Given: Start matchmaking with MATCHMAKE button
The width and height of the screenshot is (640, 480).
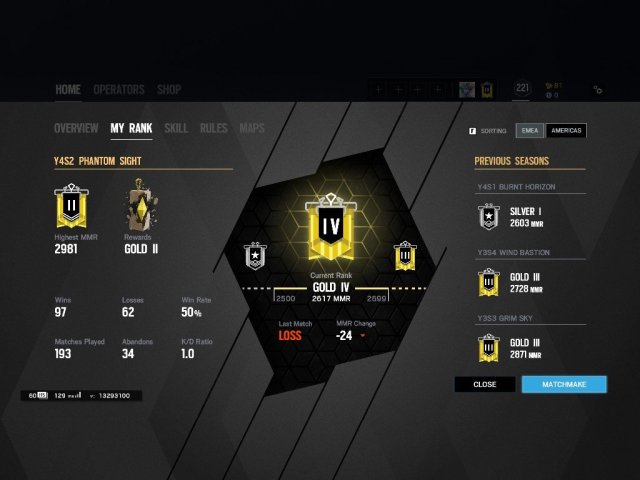Looking at the screenshot, I should pos(564,384).
